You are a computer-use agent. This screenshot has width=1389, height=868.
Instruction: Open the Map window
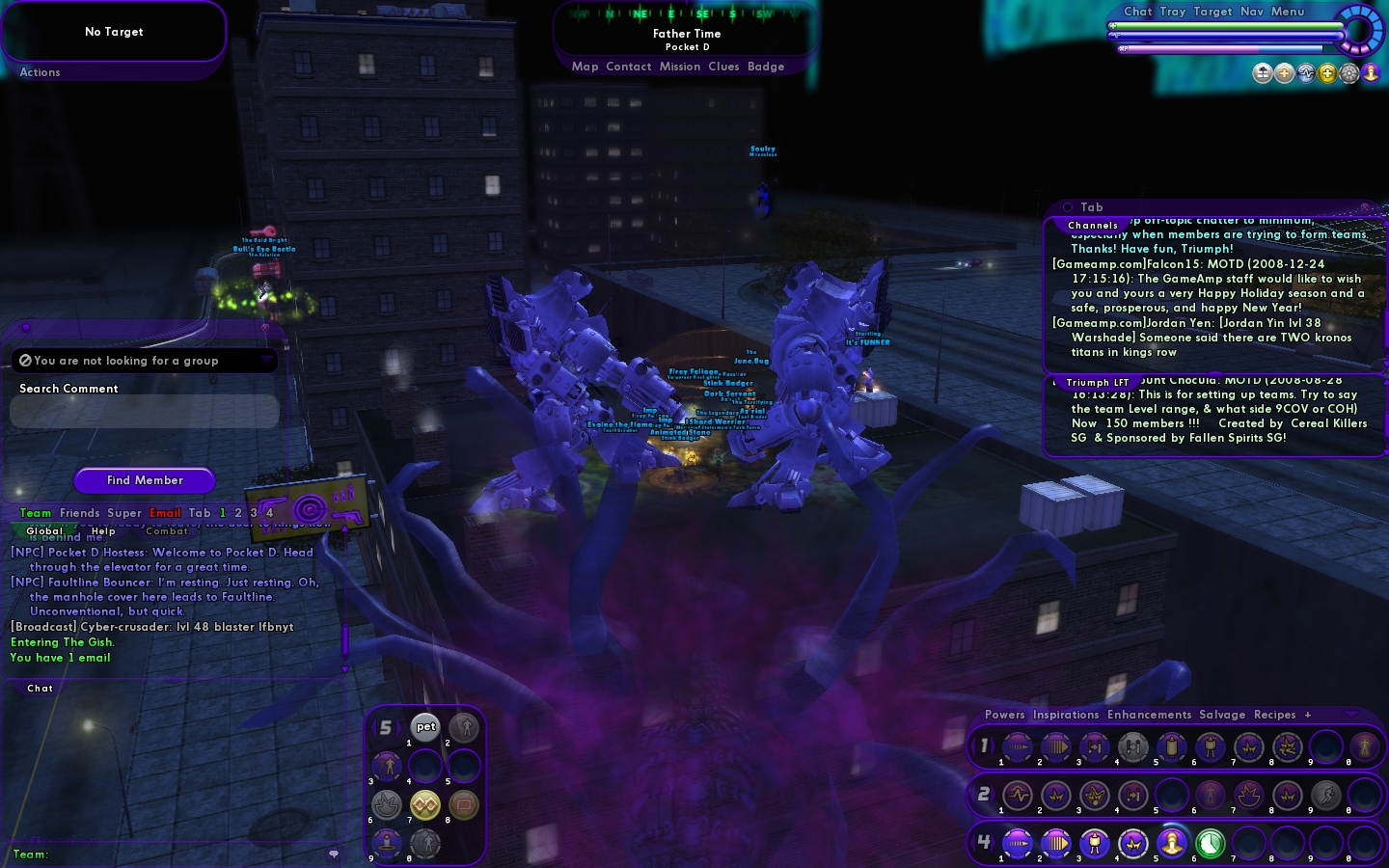[x=585, y=67]
